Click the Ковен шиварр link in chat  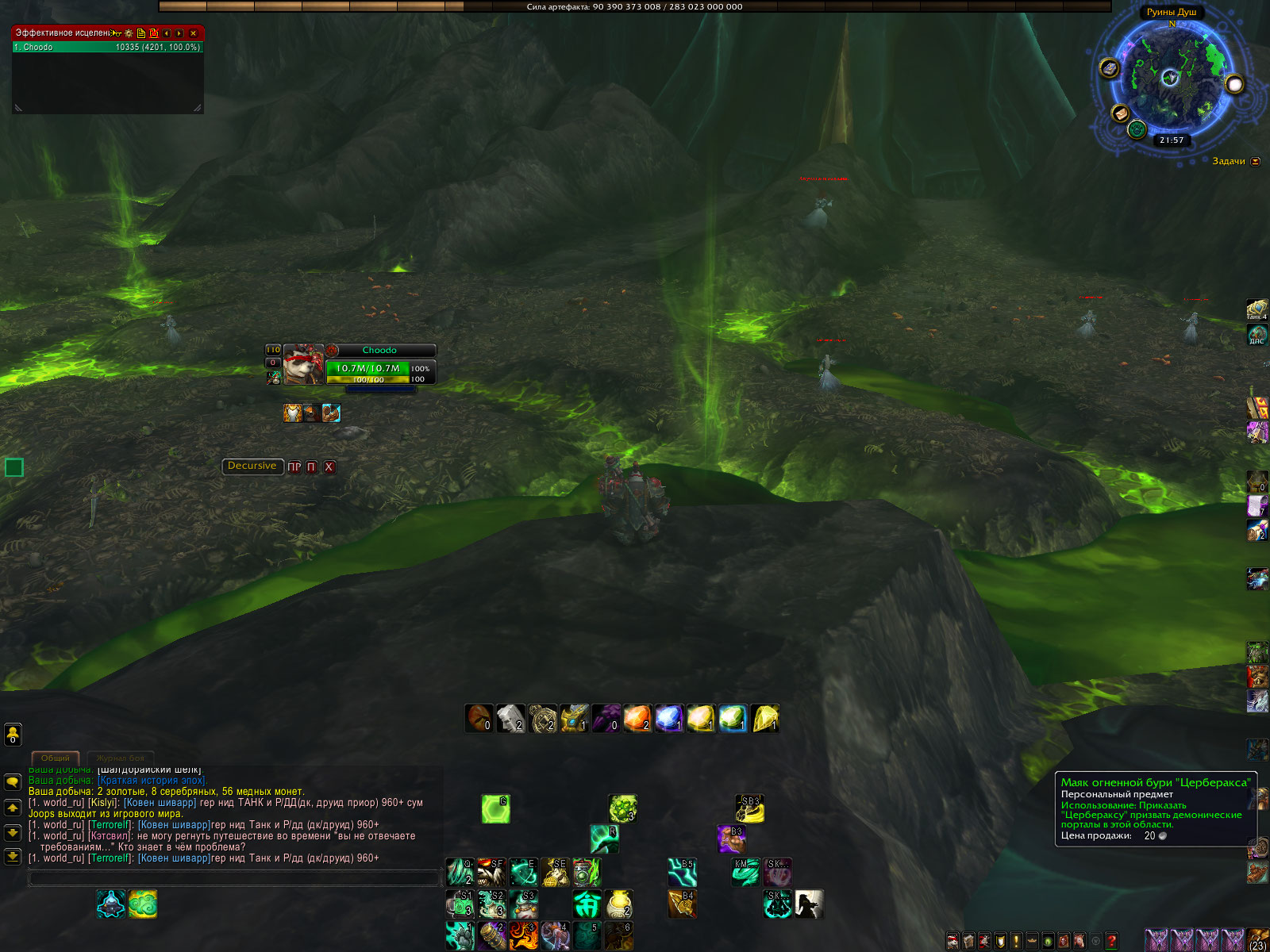[160, 803]
